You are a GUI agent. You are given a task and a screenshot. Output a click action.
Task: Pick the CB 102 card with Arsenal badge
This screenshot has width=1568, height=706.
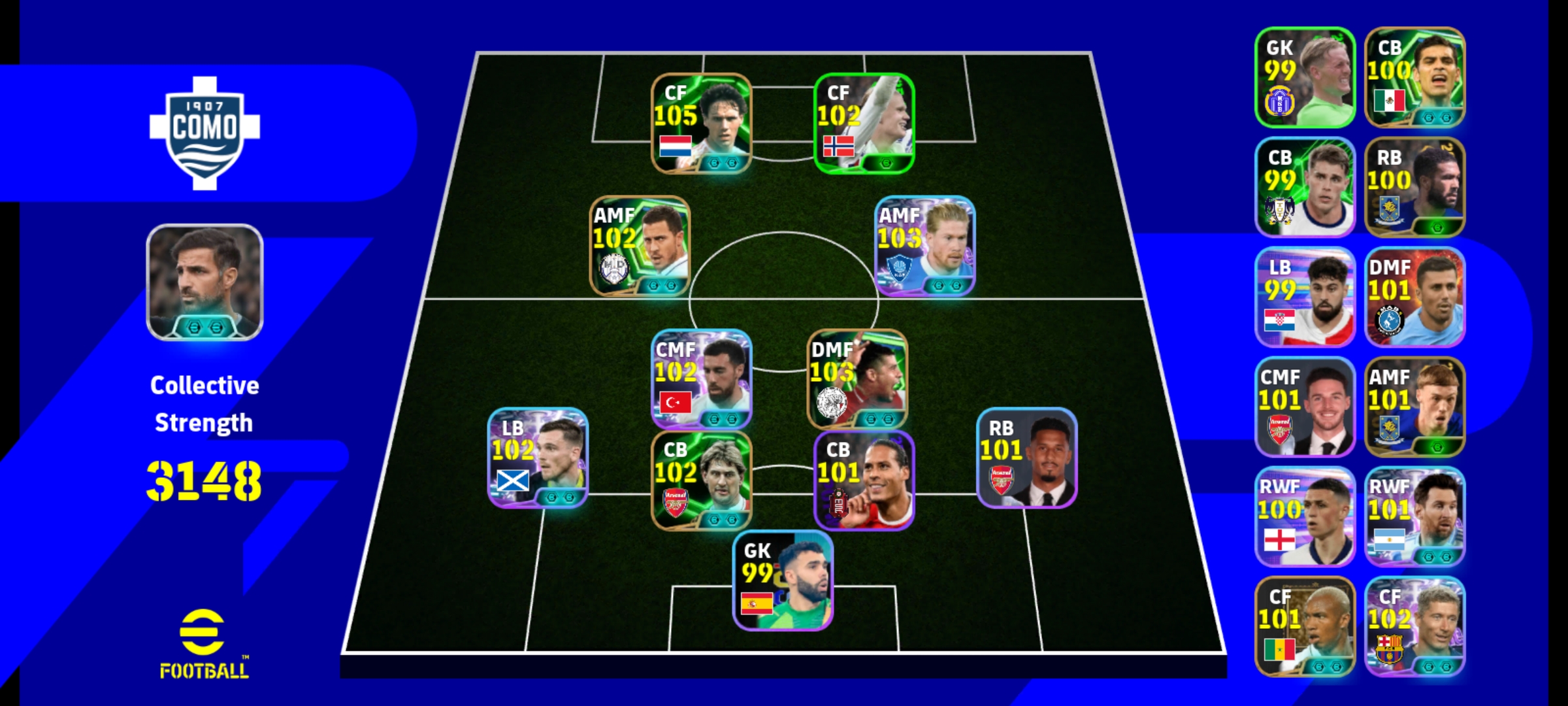(701, 480)
